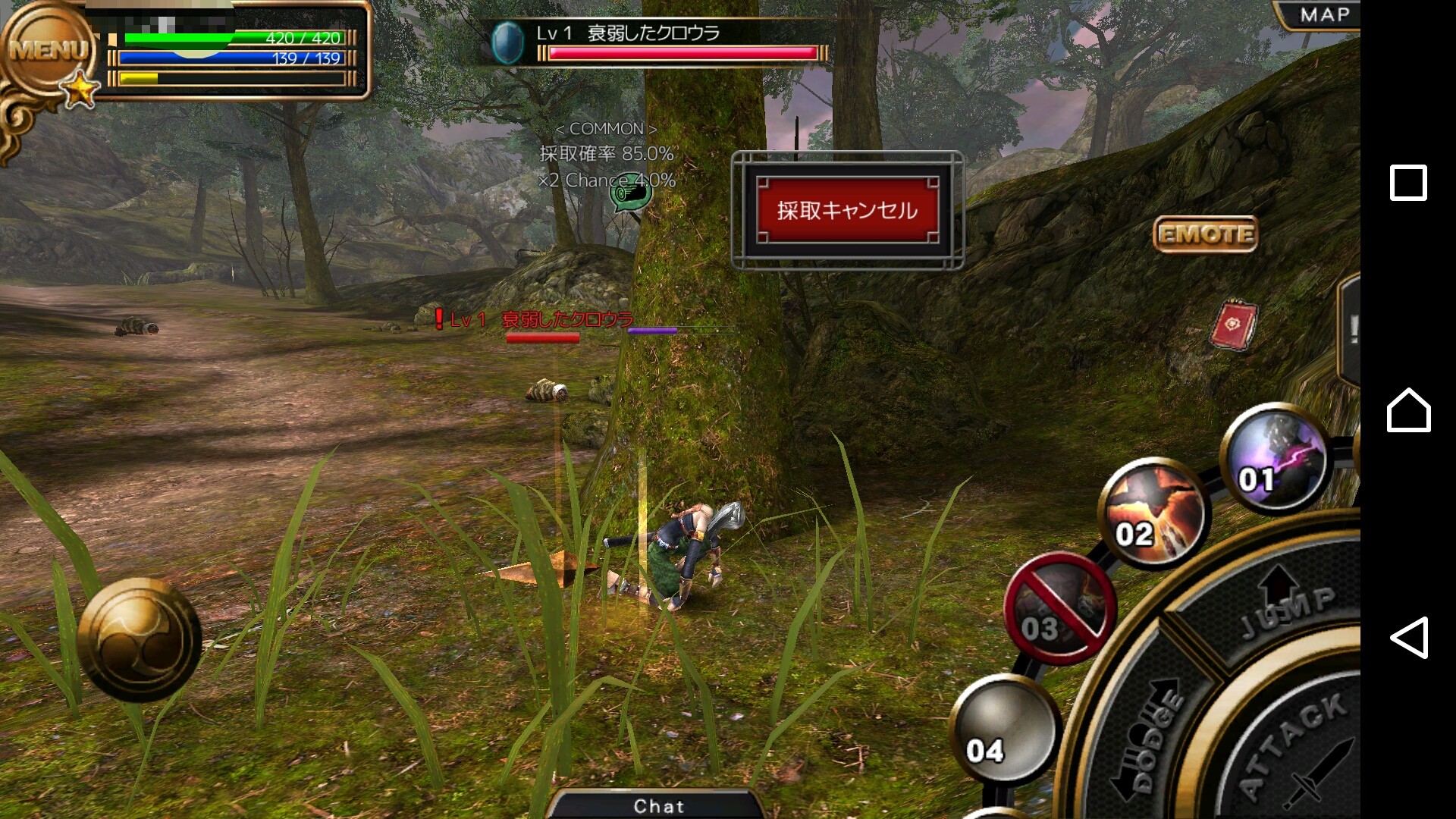This screenshot has height=819, width=1456.
Task: Select the disabled skill slot 03
Action: tap(1059, 608)
